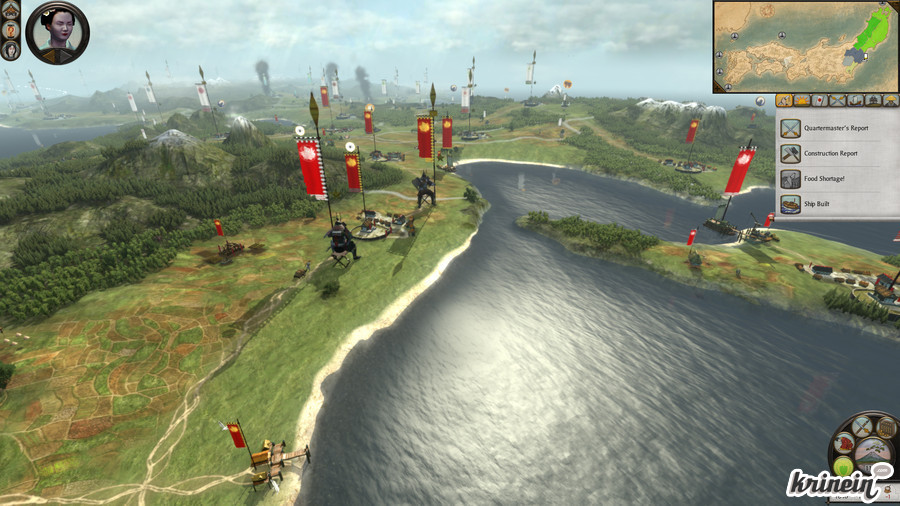This screenshot has width=900, height=506.
Task: Open the red samurai armor clan button
Action: tap(843, 444)
